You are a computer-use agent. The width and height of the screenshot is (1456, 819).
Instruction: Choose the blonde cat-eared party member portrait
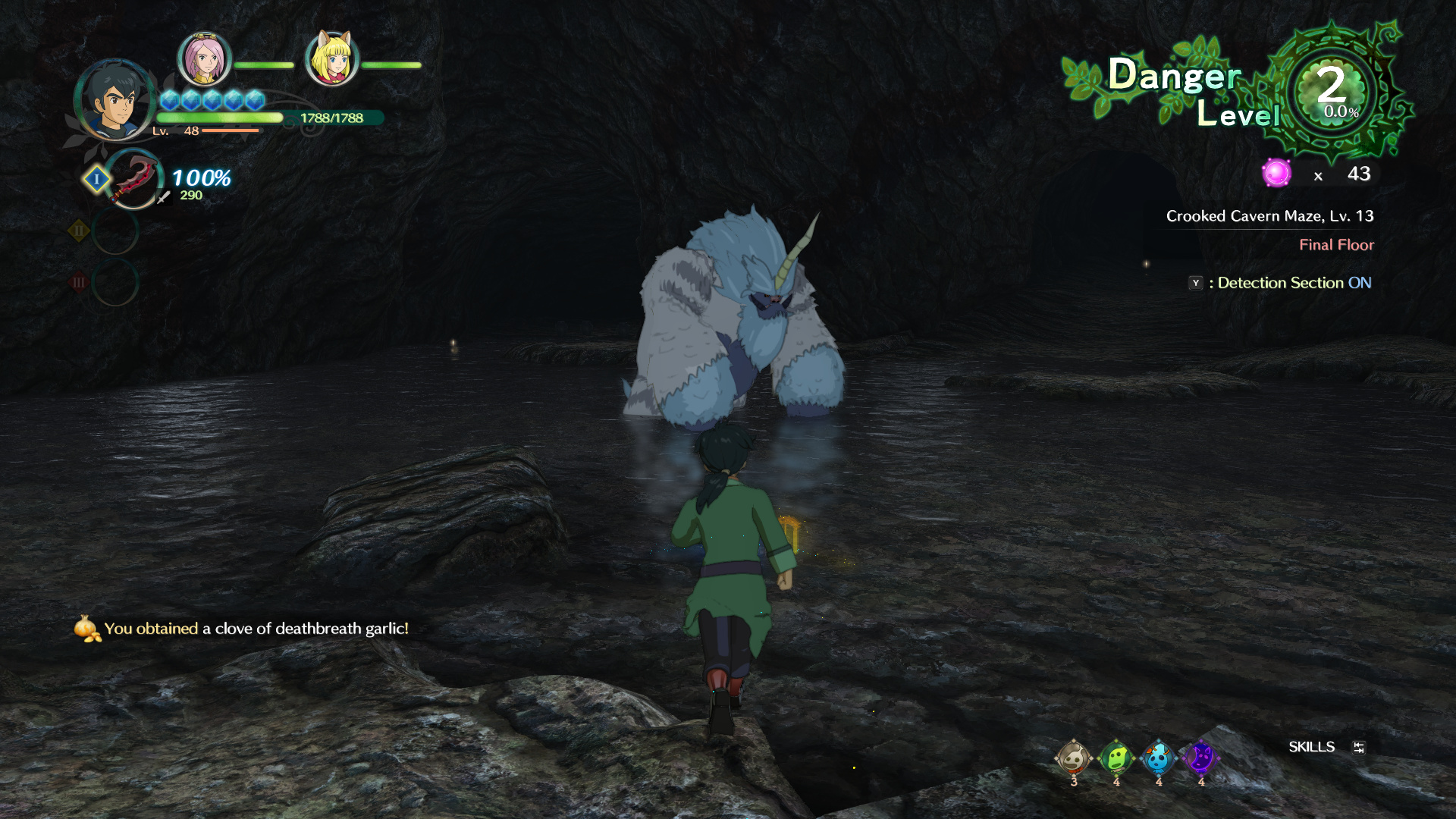point(331,58)
